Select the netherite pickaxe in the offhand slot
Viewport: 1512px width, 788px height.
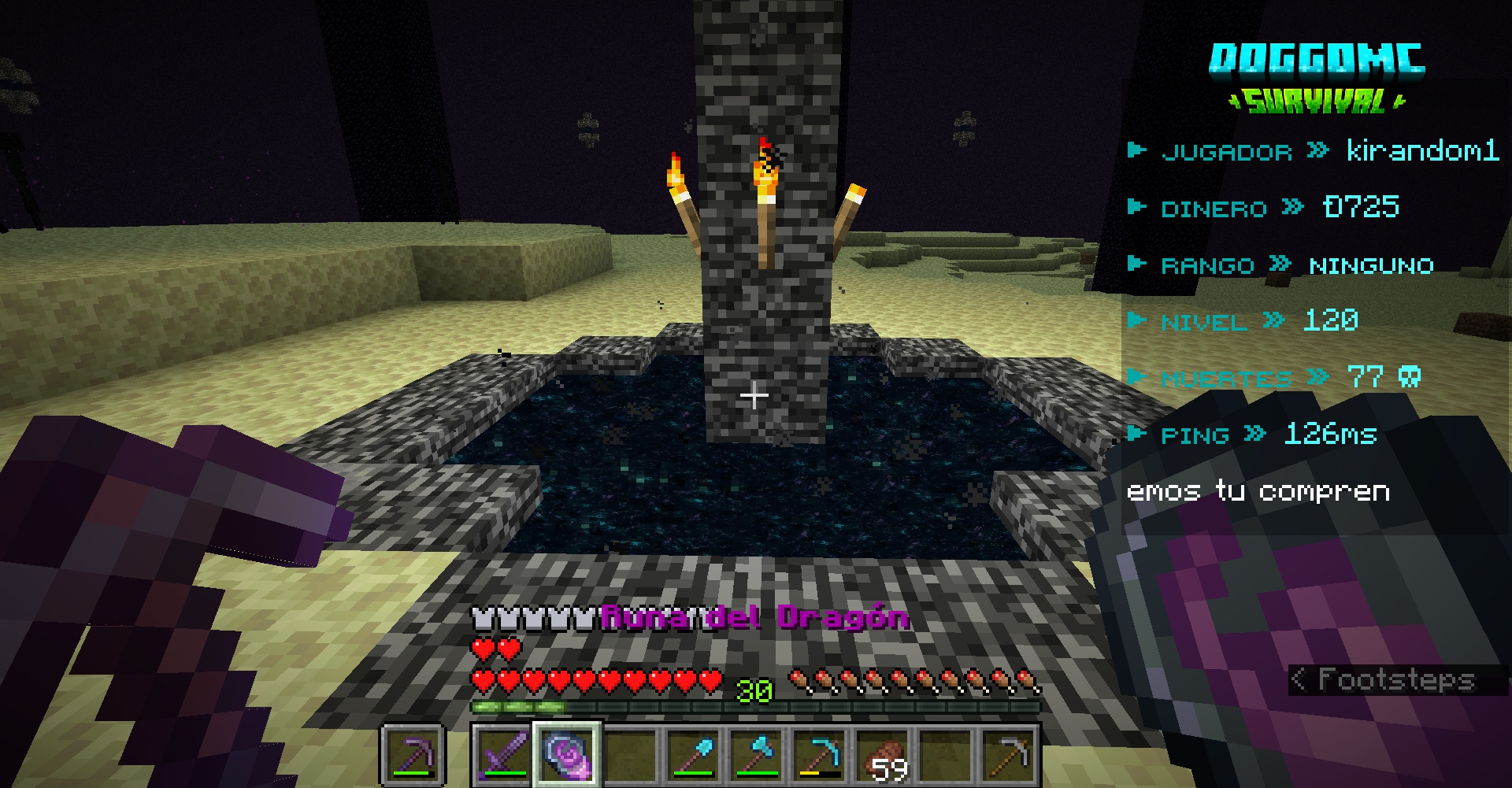coord(413,755)
